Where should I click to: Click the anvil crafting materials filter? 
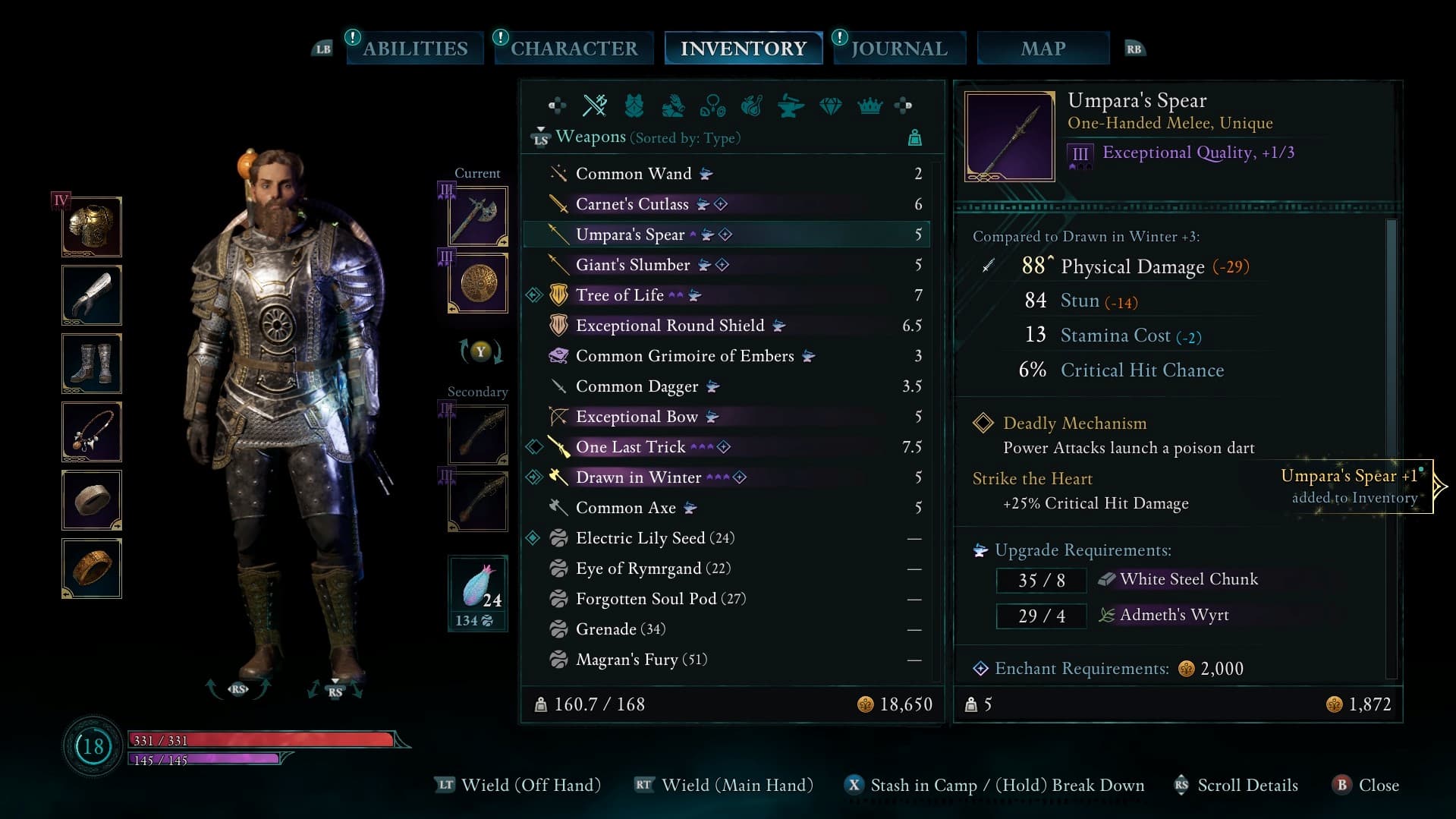pos(792,106)
